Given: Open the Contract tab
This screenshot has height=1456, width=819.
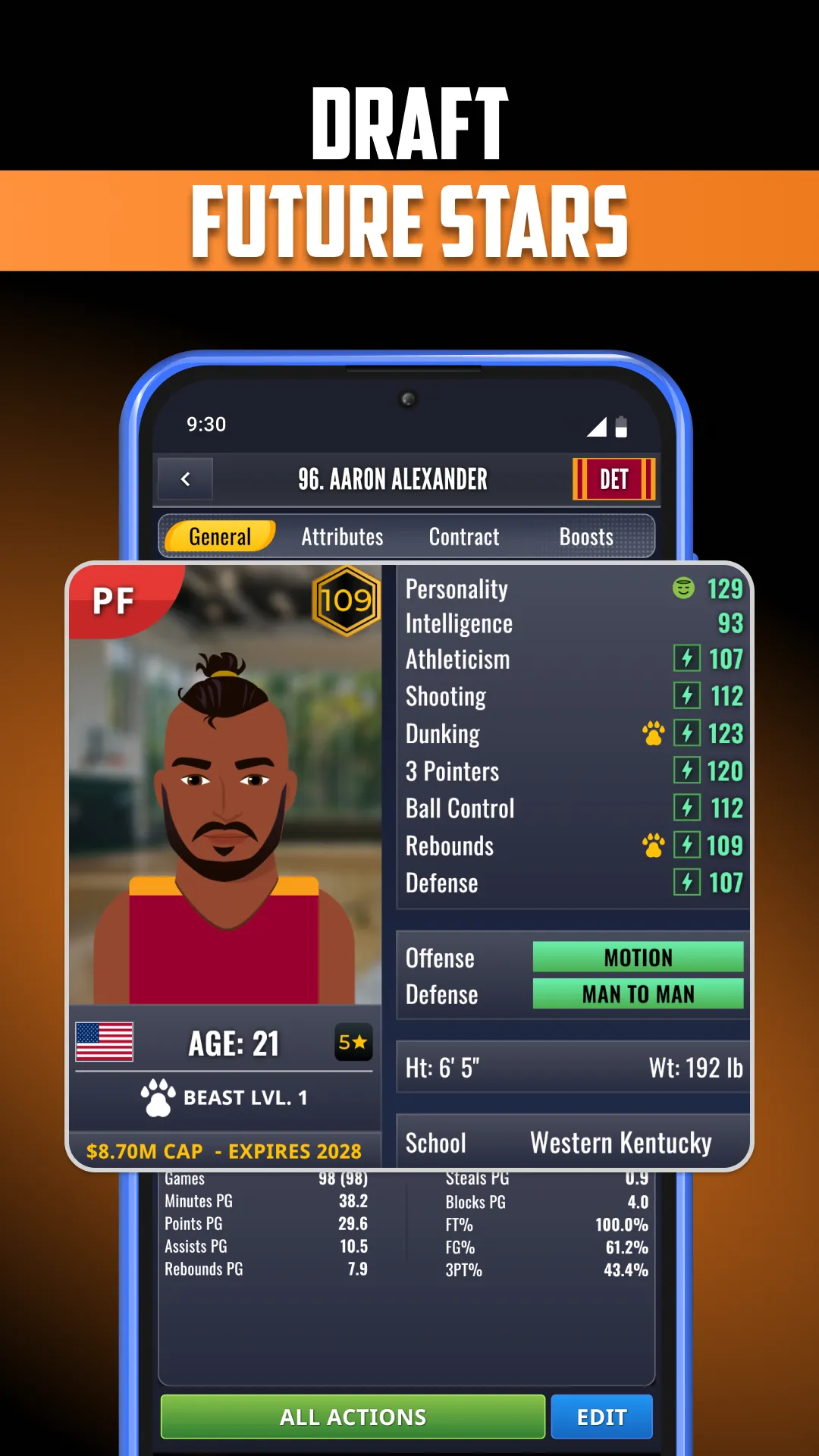Looking at the screenshot, I should click(x=464, y=537).
